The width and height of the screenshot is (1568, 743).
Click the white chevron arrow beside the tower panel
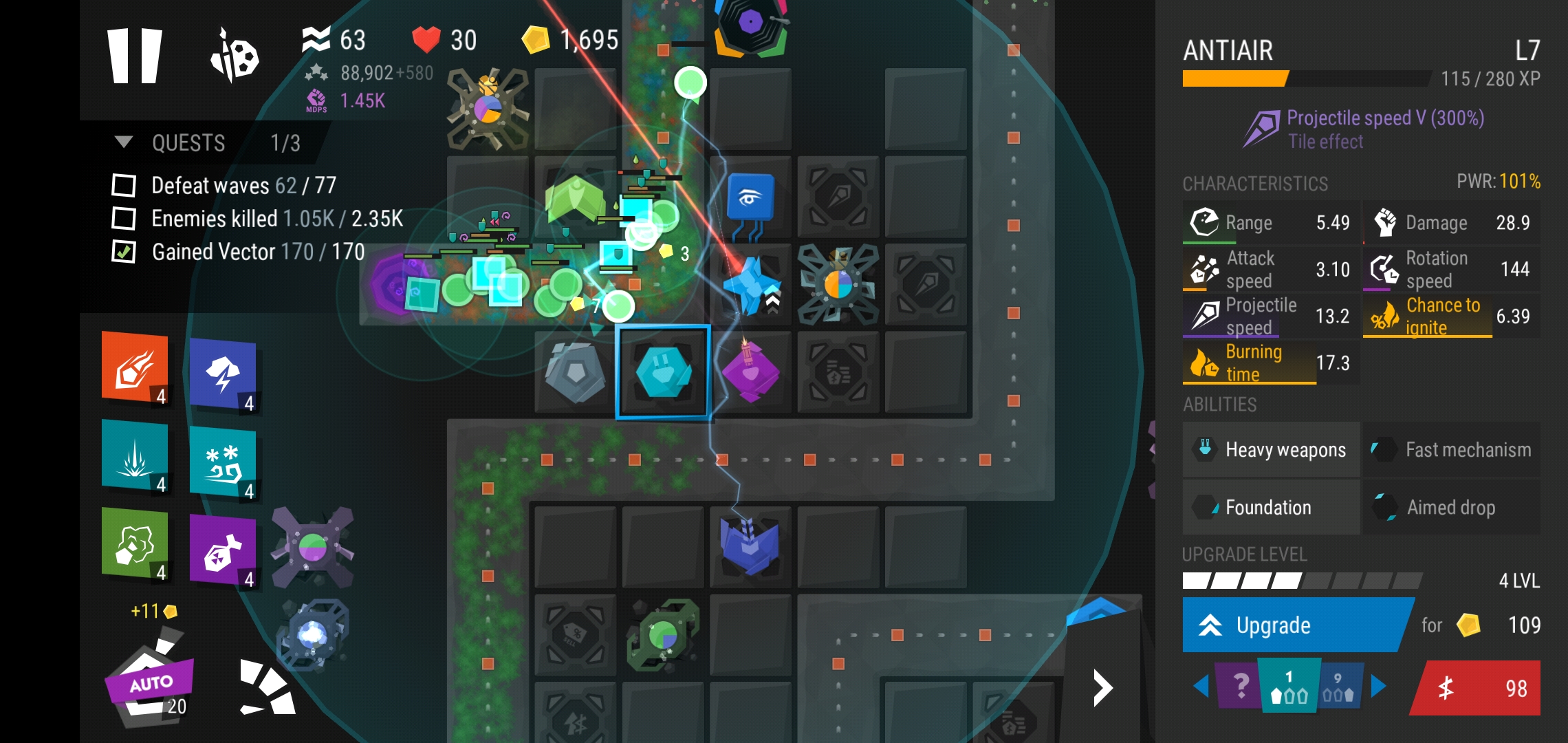coord(1103,688)
